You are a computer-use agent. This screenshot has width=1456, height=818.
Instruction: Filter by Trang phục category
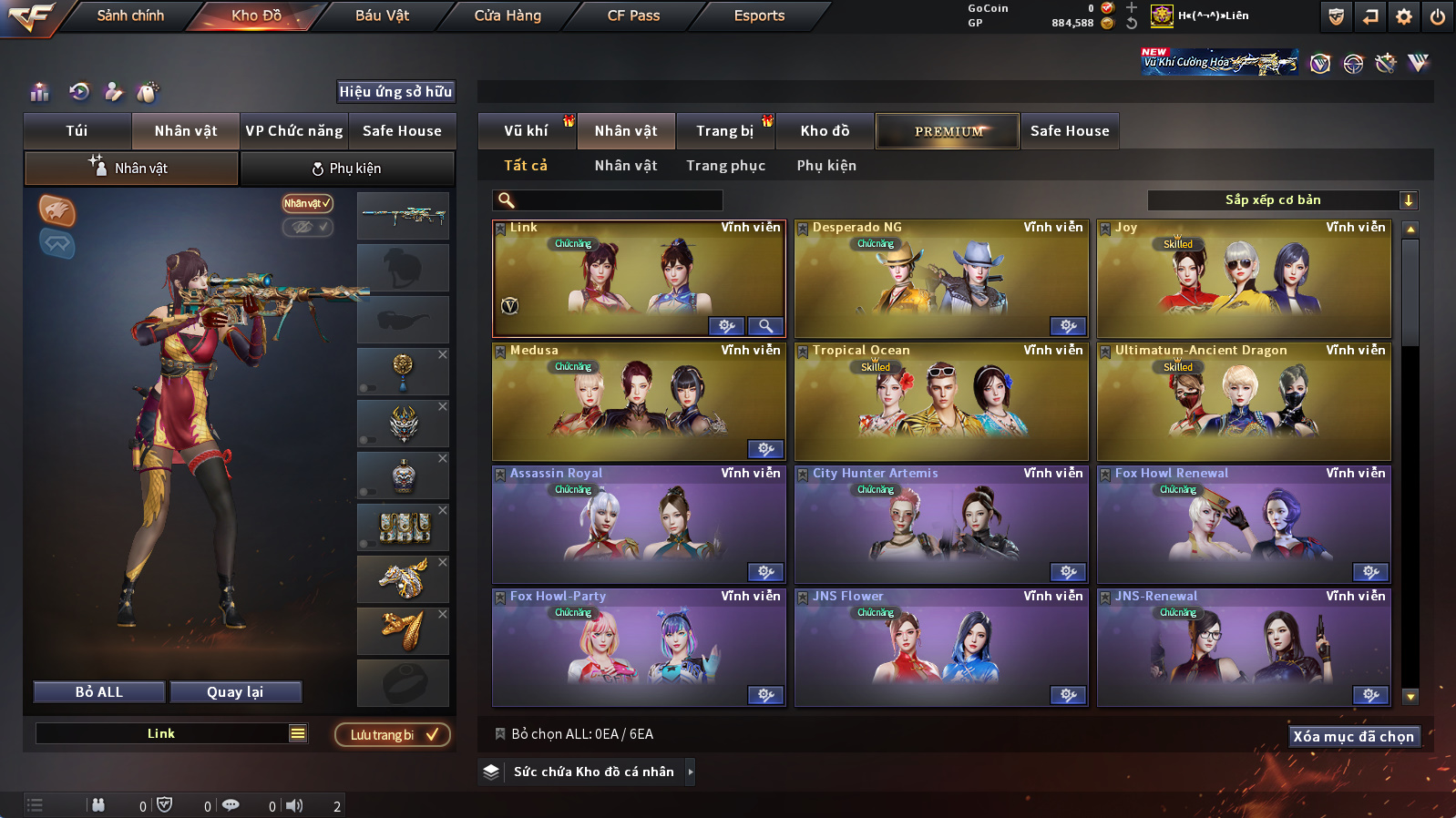725,166
